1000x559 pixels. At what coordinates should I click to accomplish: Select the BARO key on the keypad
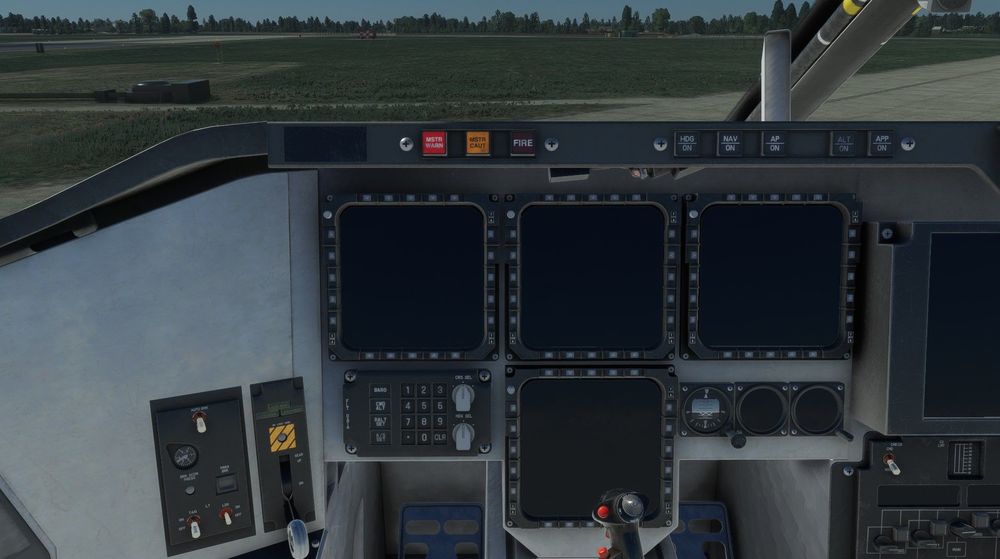click(x=380, y=390)
